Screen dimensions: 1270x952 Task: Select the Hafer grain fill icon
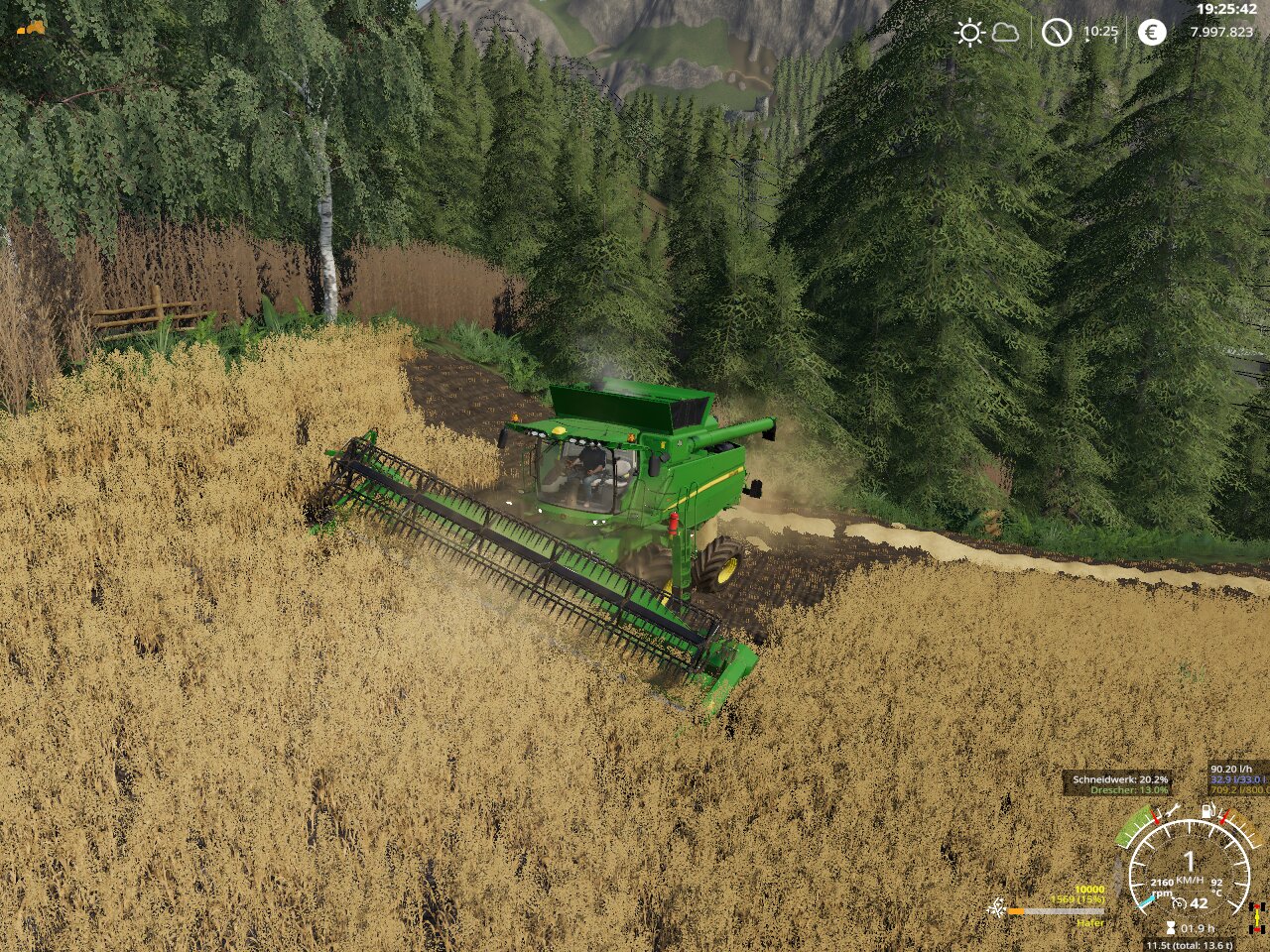click(995, 908)
